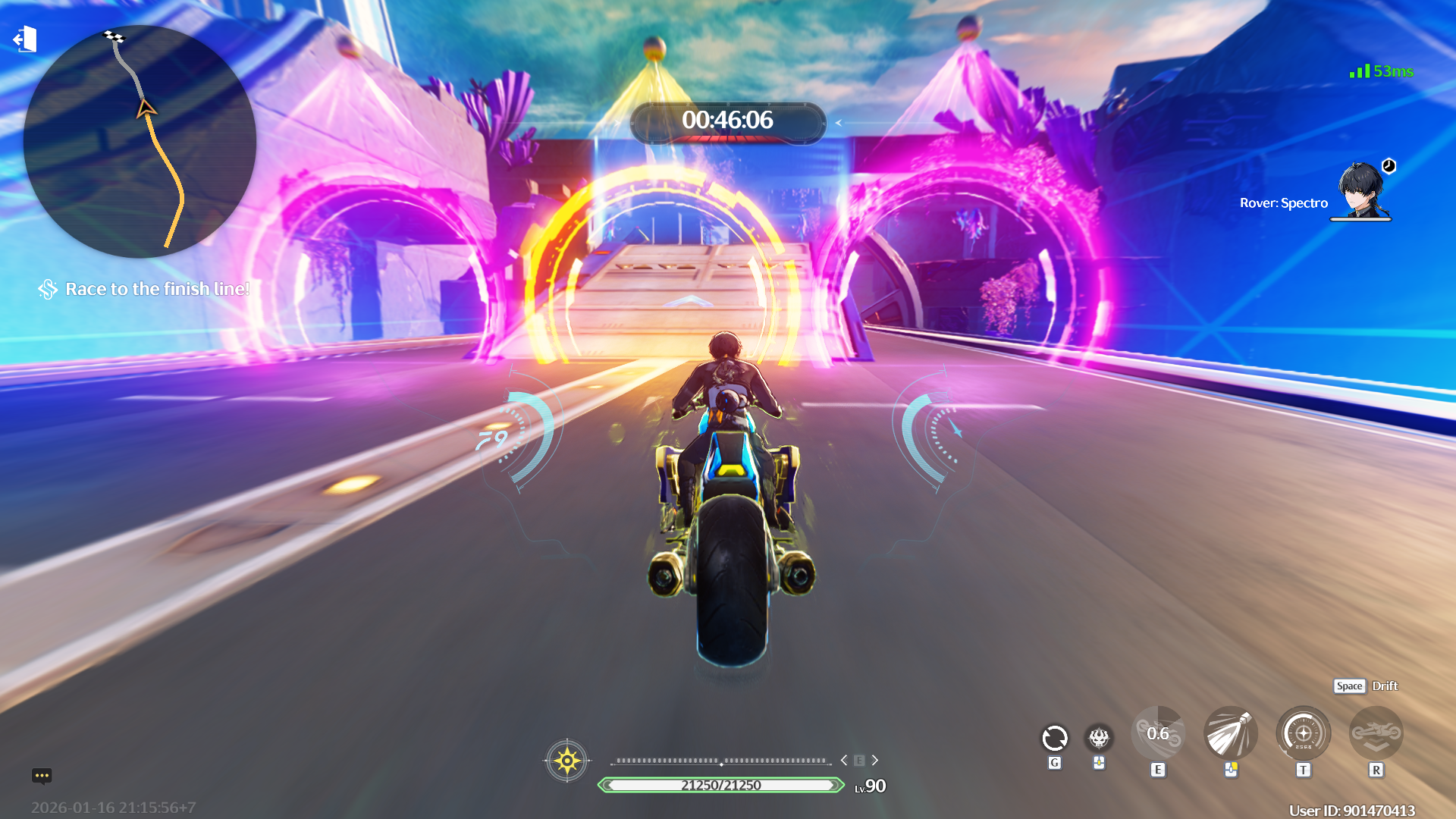The image size is (1456, 819).
Task: Click the "Race to the finish line!" objective
Action: click(x=157, y=289)
